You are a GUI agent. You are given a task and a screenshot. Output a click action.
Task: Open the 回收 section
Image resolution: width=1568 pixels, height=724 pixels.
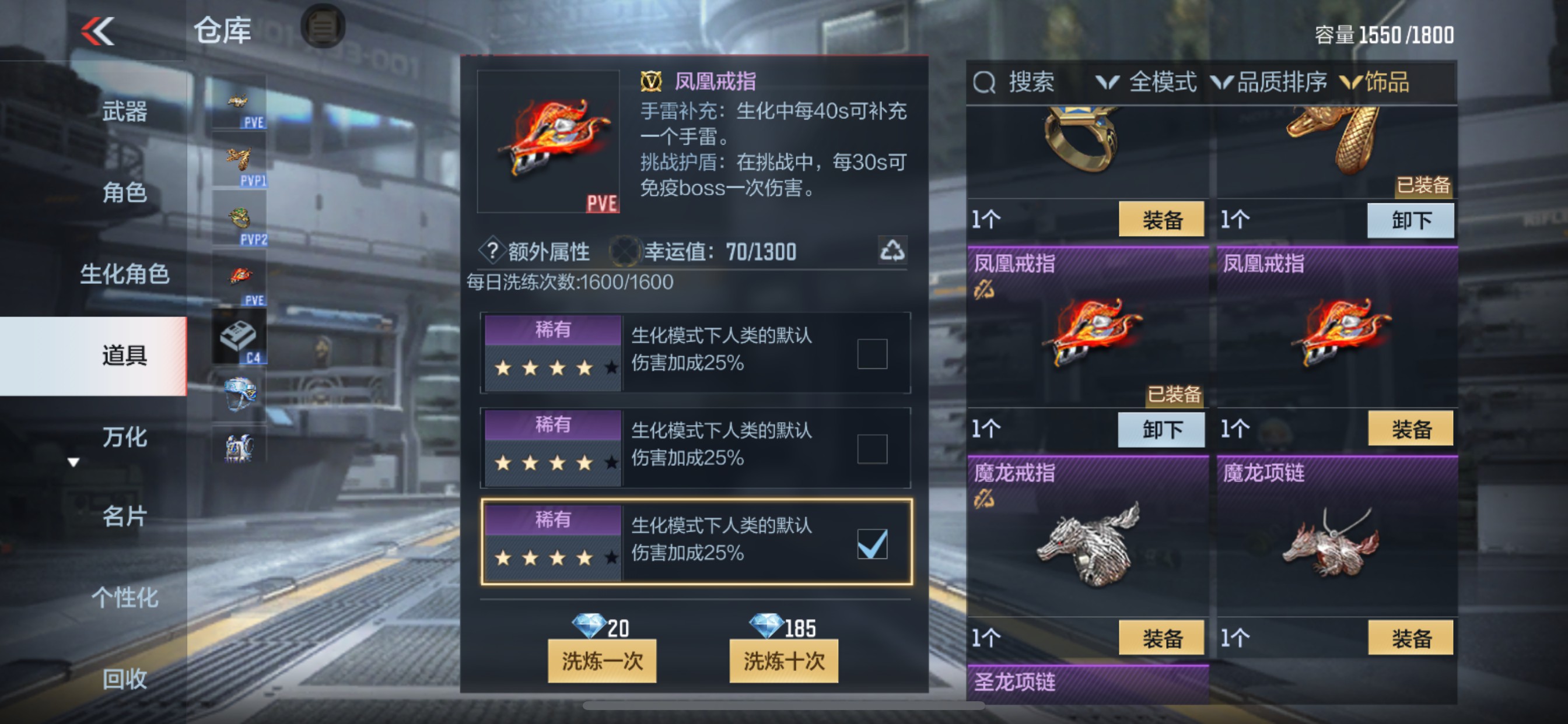pyautogui.click(x=125, y=680)
